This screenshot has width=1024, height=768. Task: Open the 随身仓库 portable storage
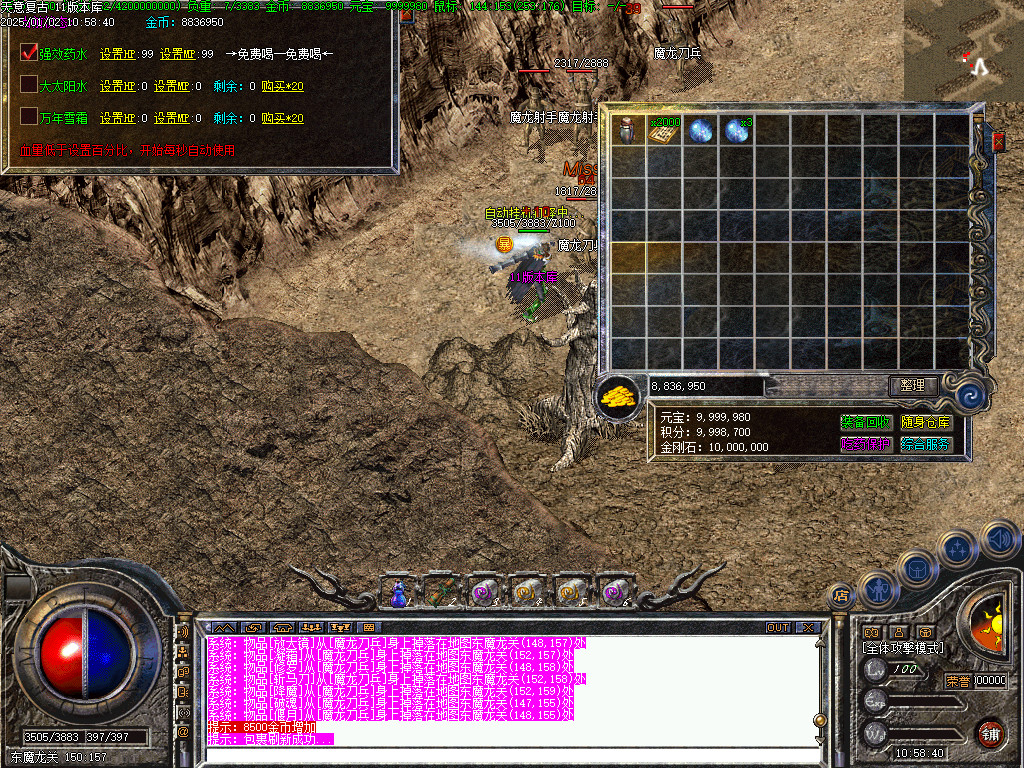click(x=926, y=422)
